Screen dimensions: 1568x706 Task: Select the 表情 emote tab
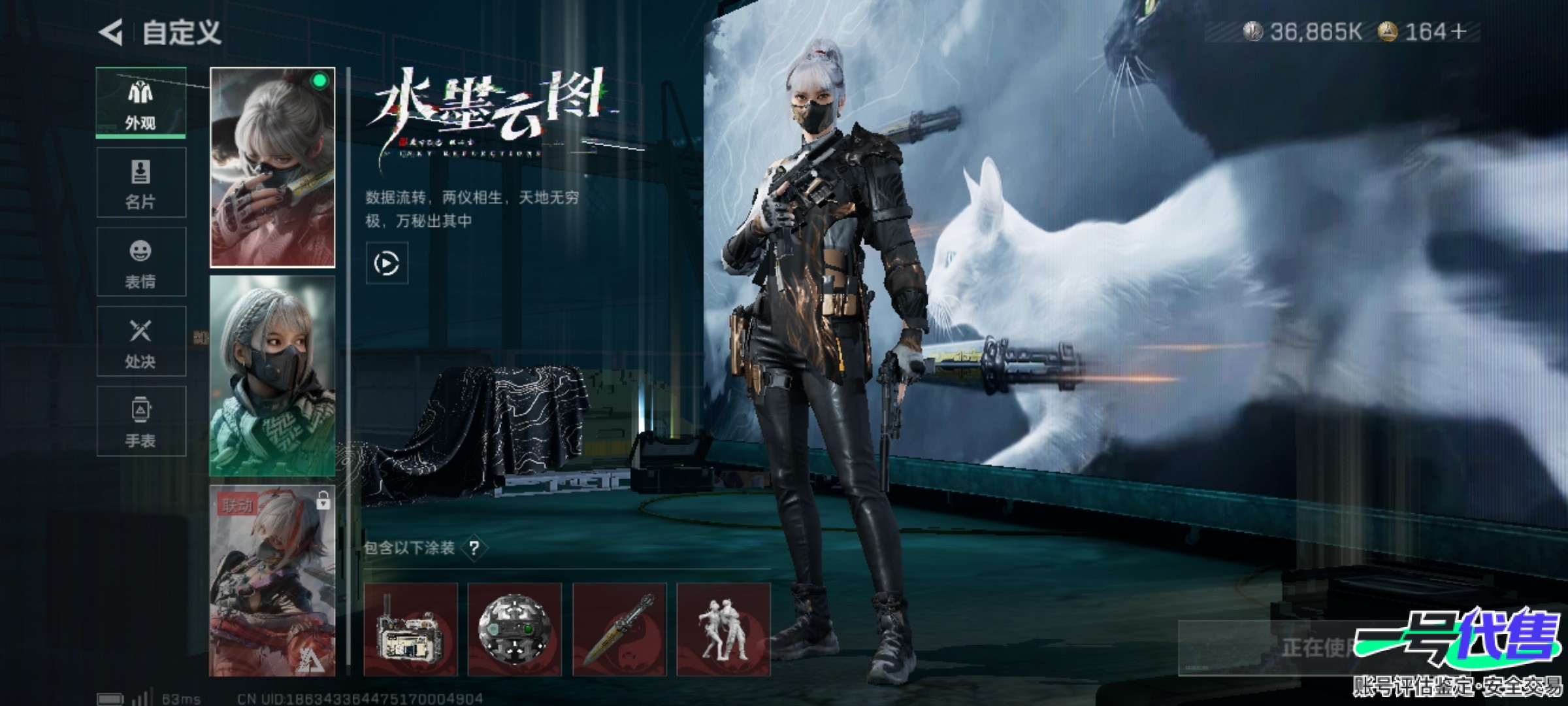pyautogui.click(x=140, y=262)
